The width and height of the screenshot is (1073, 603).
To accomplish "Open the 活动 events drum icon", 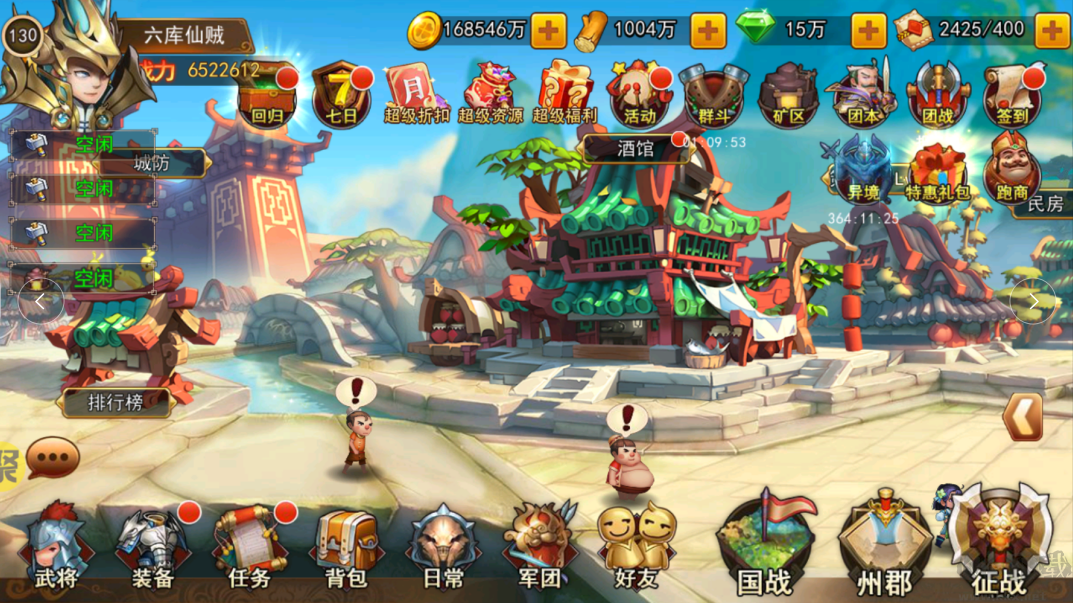I will [639, 96].
